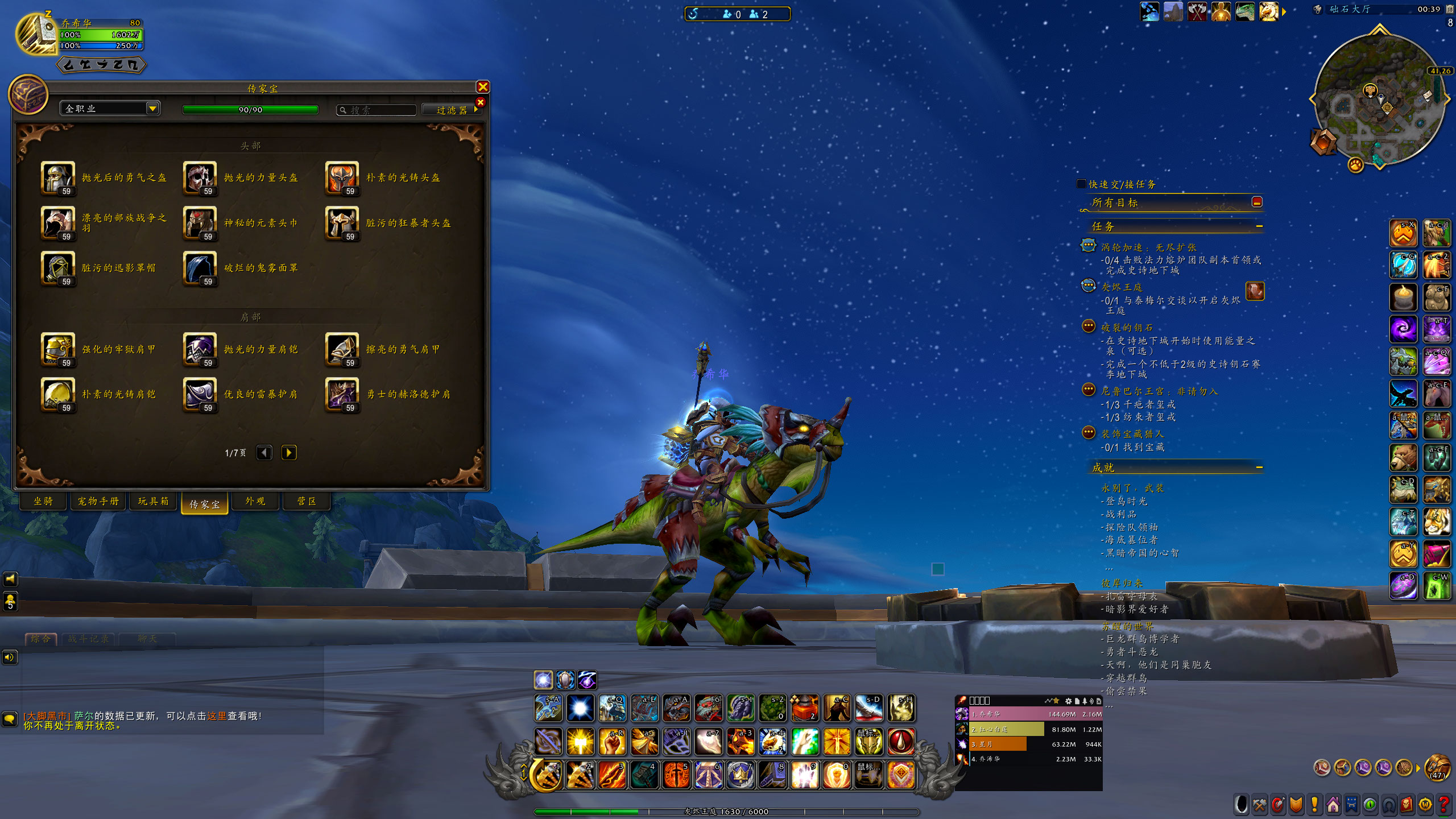Switch to the 坐骑 mounts tab

click(43, 501)
